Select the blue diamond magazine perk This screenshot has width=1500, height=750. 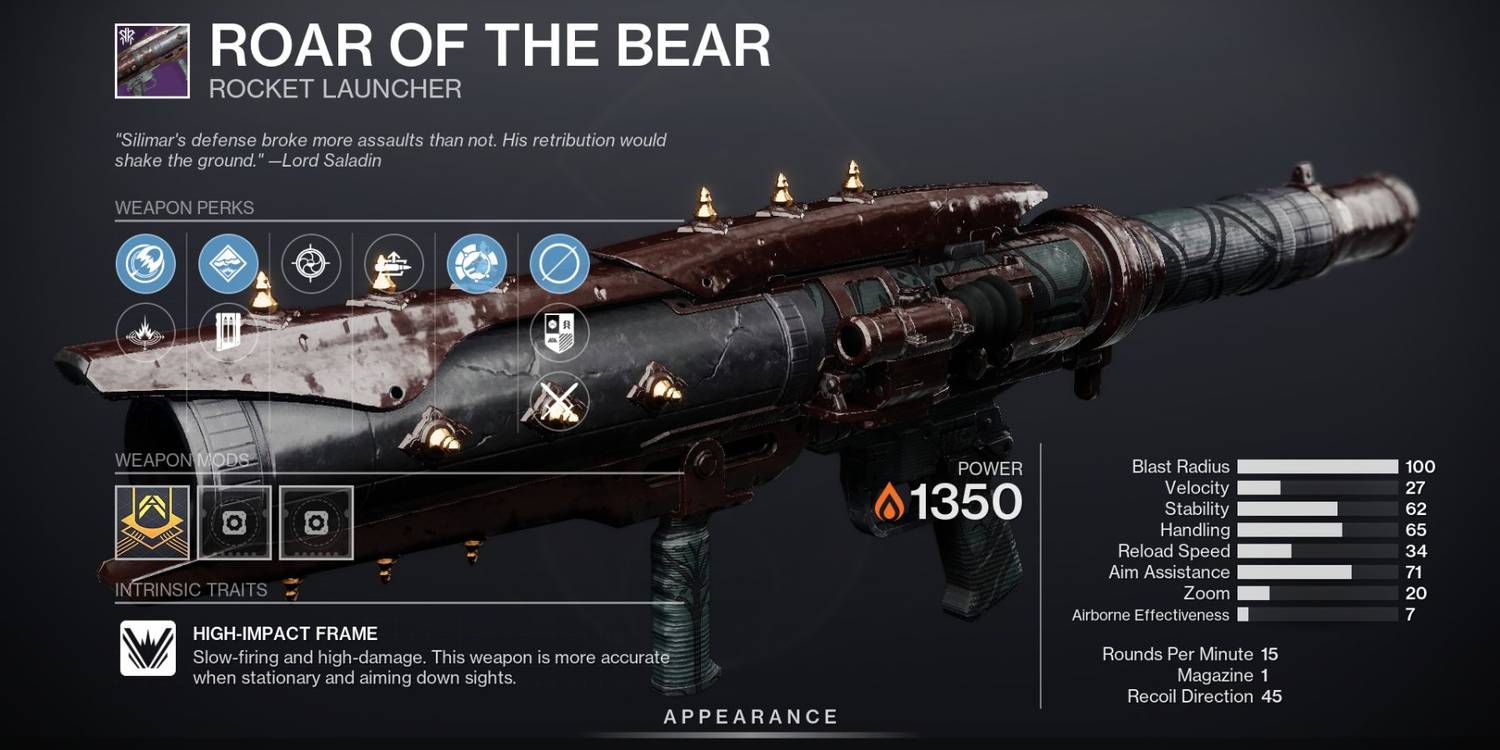[229, 264]
